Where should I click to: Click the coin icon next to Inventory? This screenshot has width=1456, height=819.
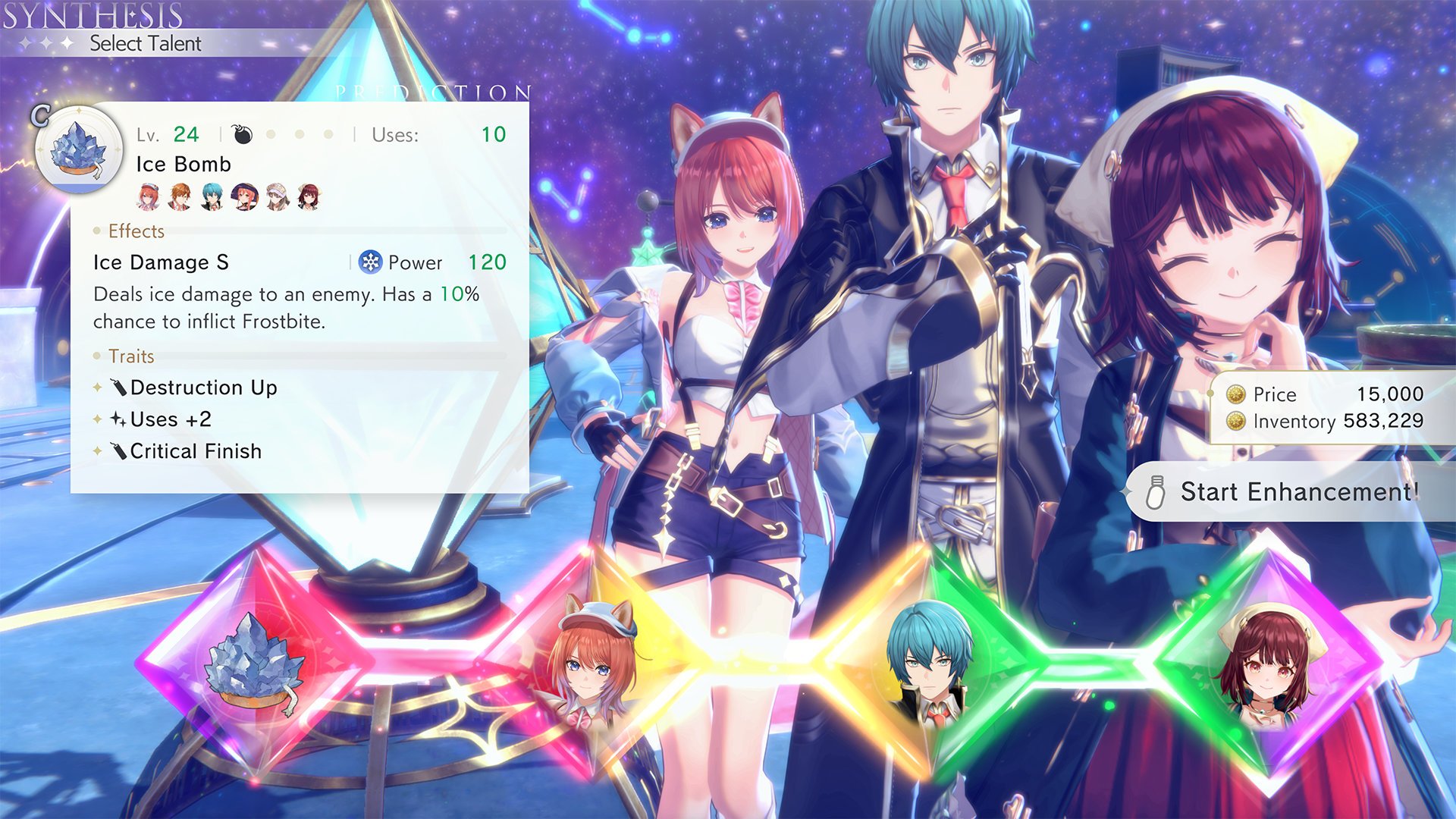click(1236, 422)
